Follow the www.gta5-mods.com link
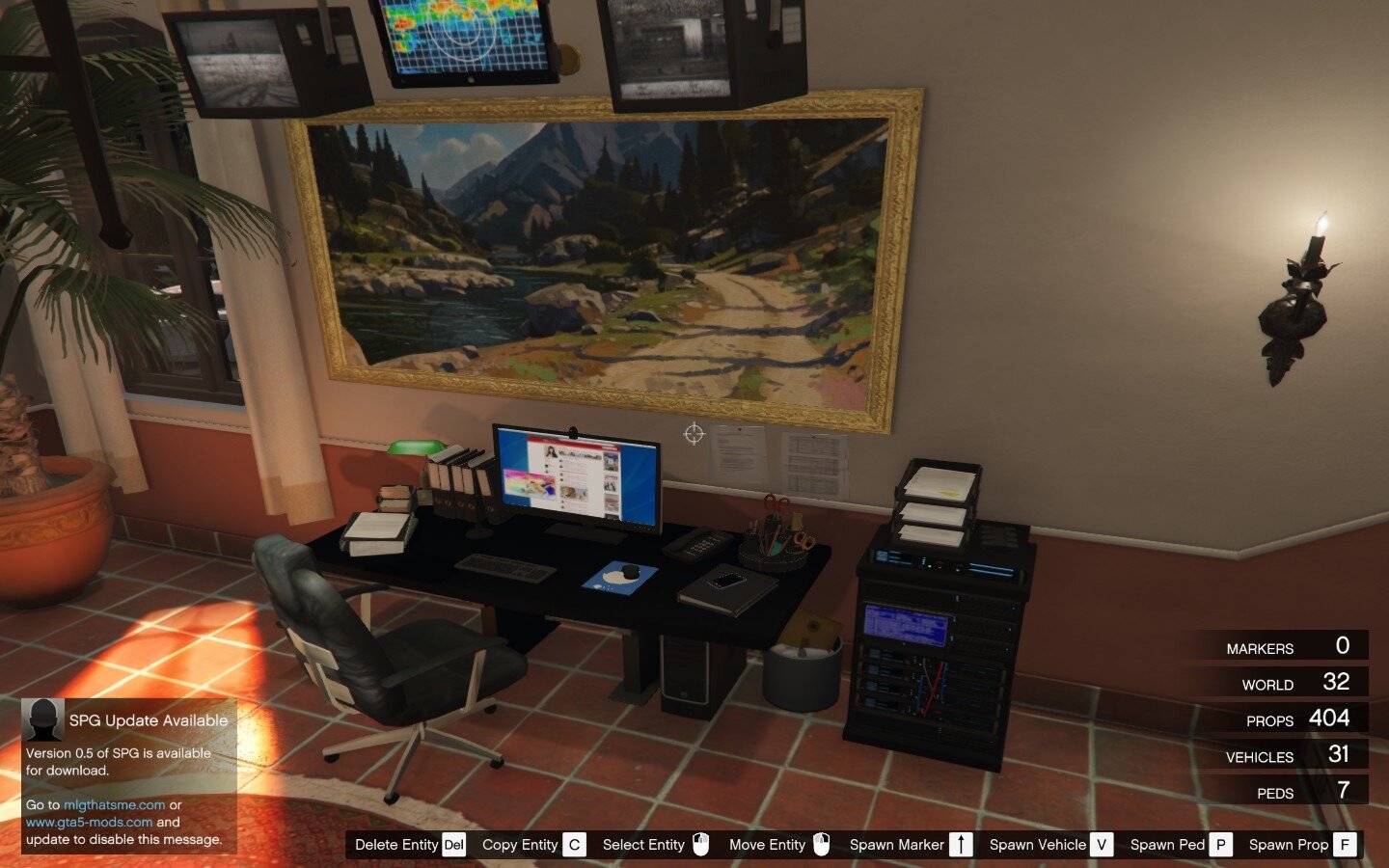Screen dimensions: 1389x868 click(x=89, y=823)
